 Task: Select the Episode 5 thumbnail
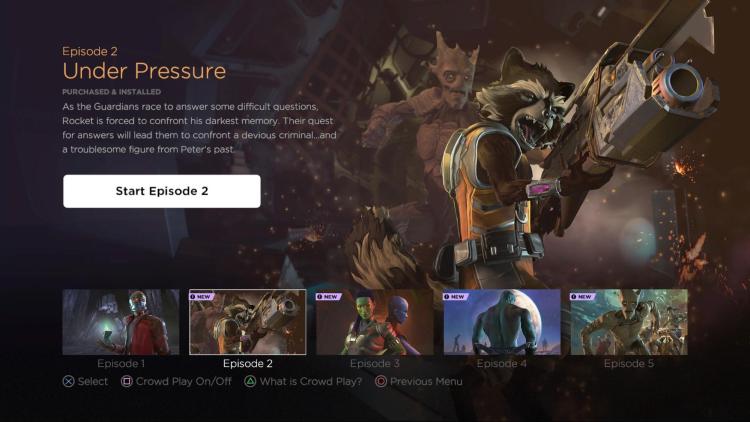[629, 322]
